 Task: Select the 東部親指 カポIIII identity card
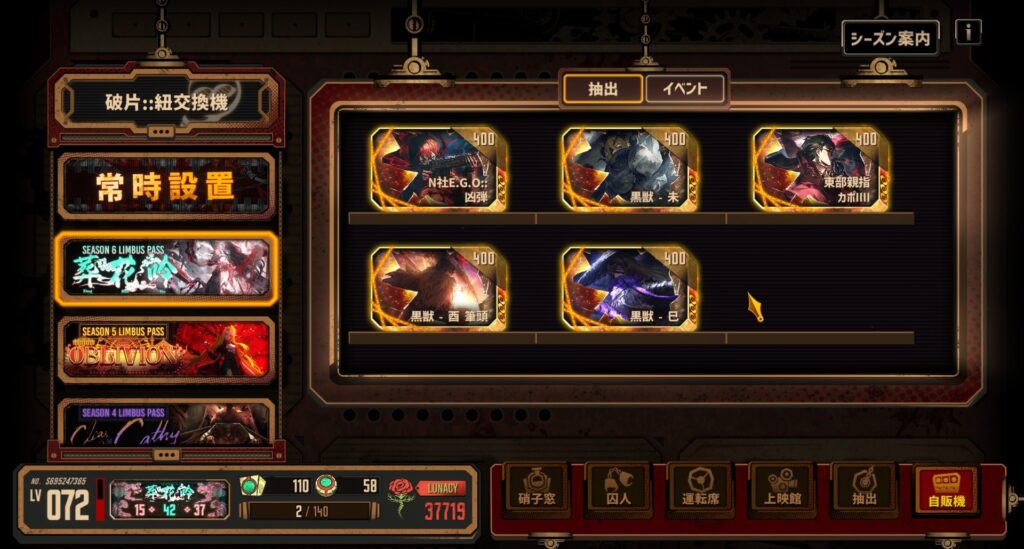pos(822,168)
